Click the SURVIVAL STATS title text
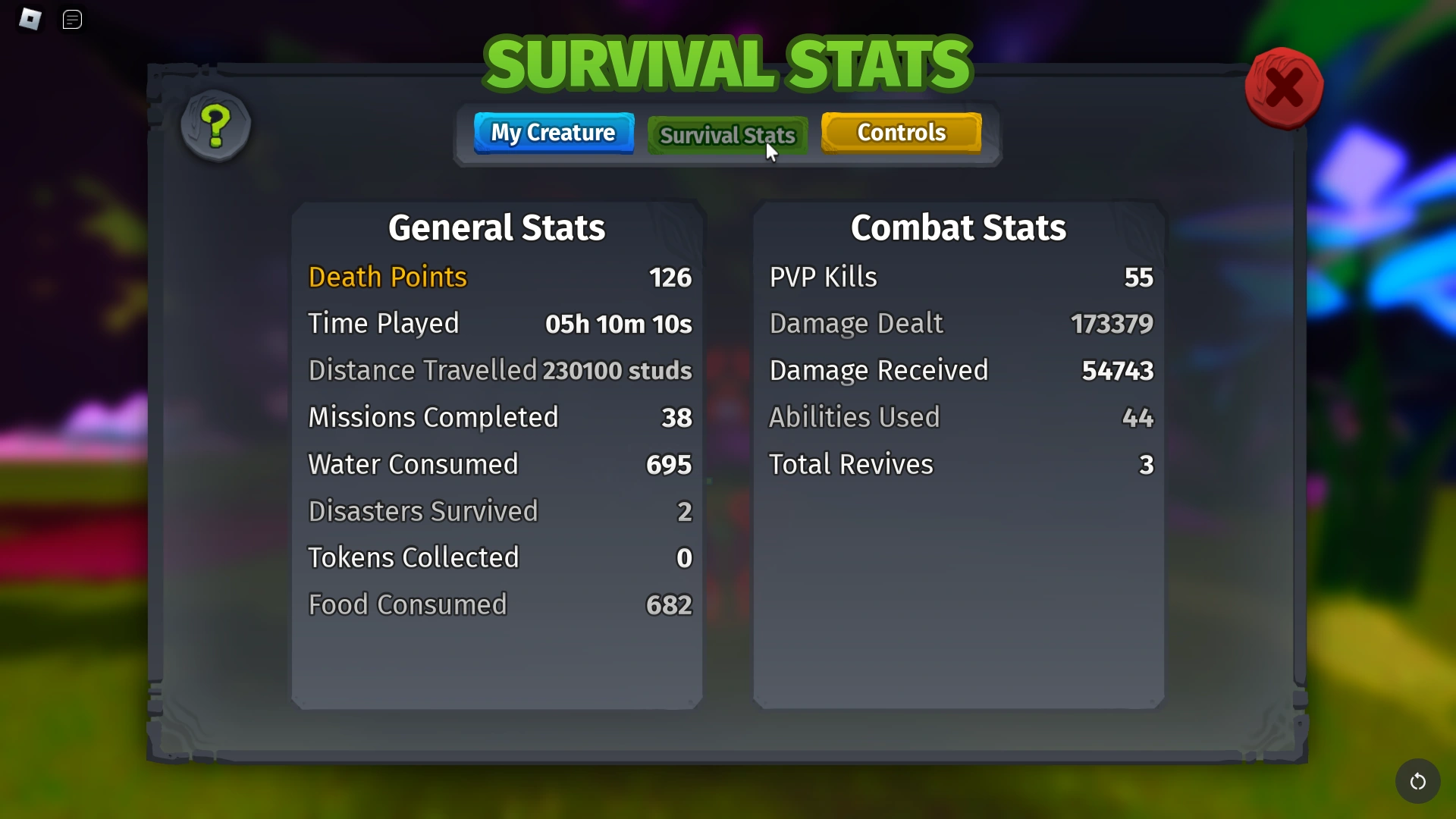This screenshot has height=819, width=1456. point(728,64)
